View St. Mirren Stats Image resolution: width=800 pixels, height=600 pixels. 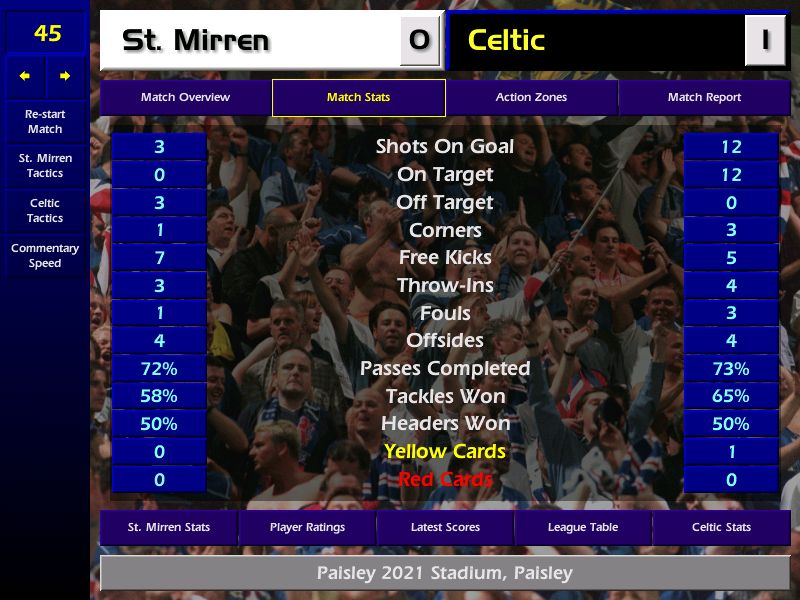click(169, 527)
